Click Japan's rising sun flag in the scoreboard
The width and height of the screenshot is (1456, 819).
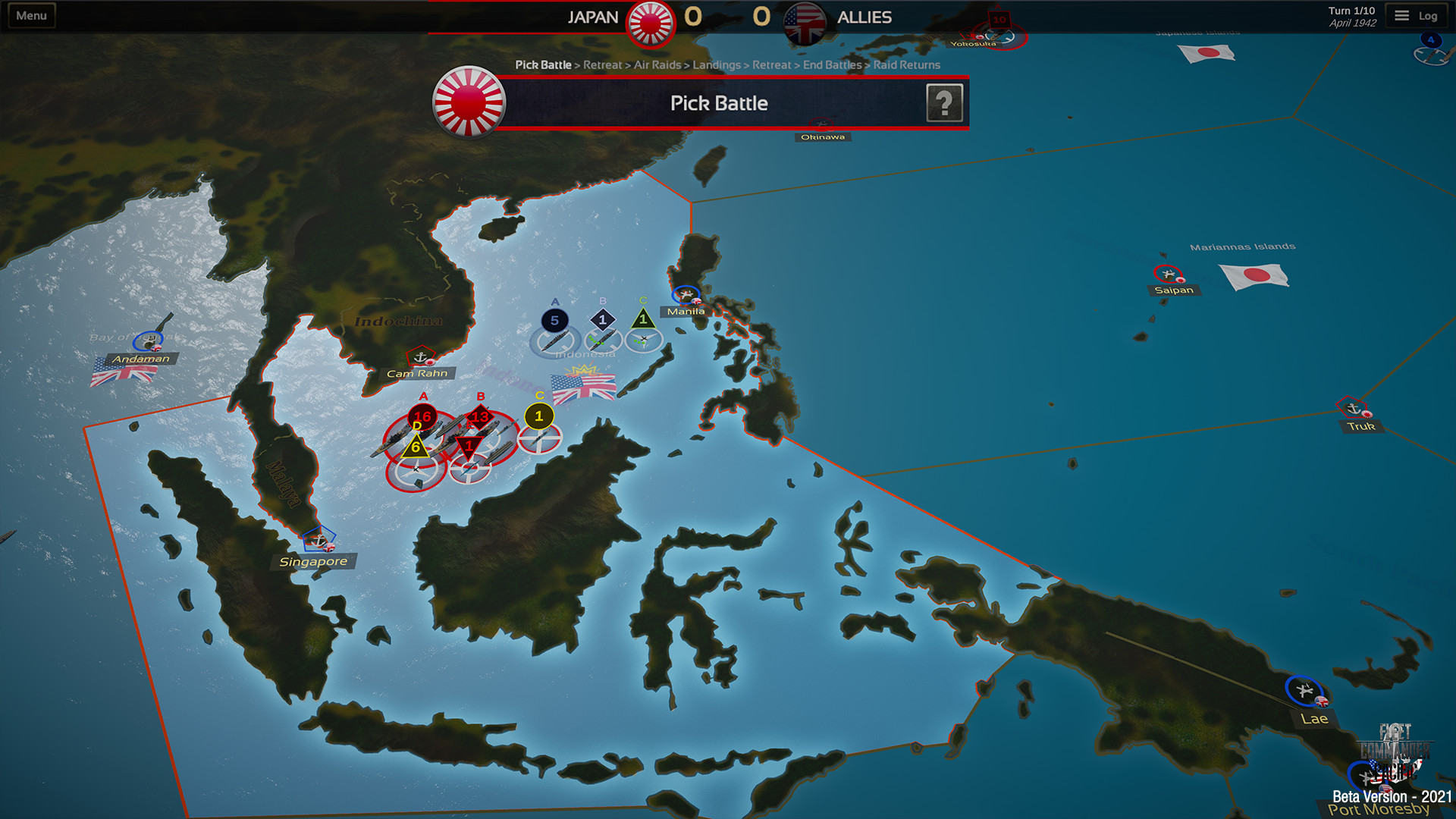[x=649, y=17]
